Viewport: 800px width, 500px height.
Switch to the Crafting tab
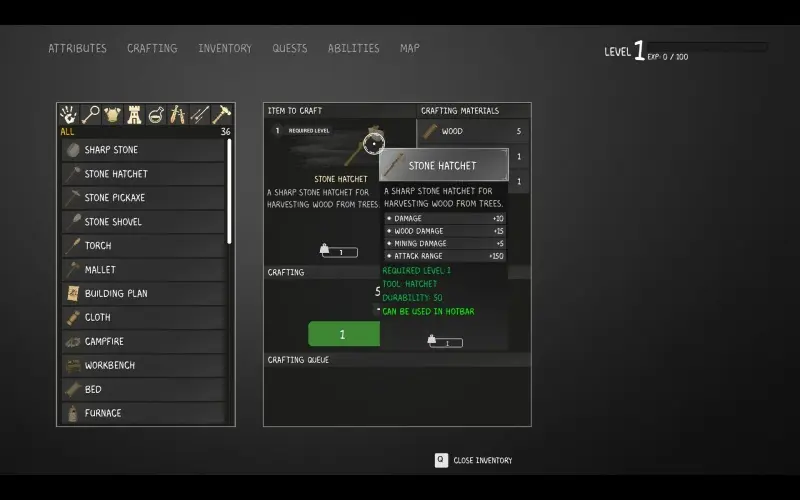tap(152, 48)
